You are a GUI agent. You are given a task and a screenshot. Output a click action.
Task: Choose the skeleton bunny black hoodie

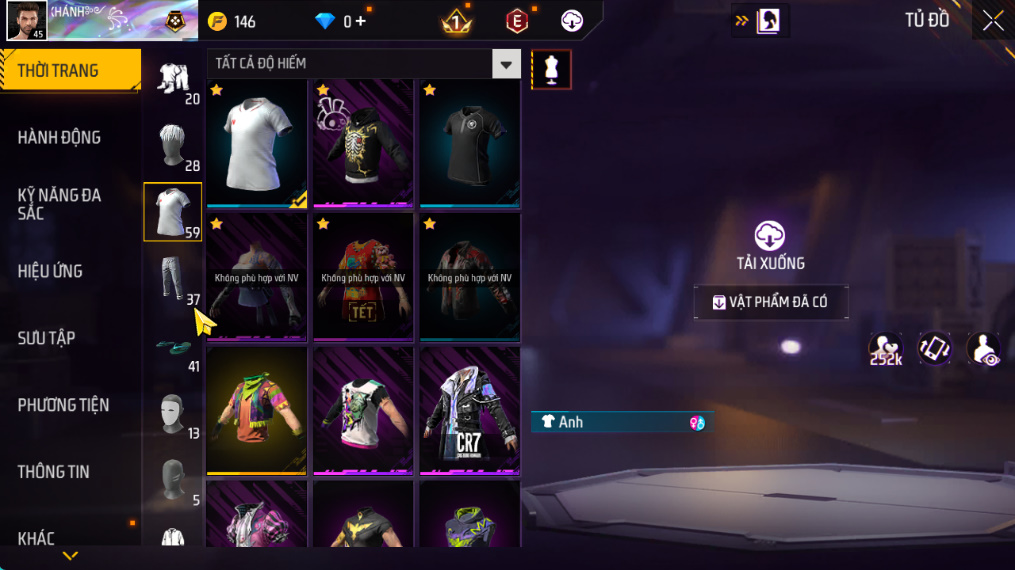(363, 142)
